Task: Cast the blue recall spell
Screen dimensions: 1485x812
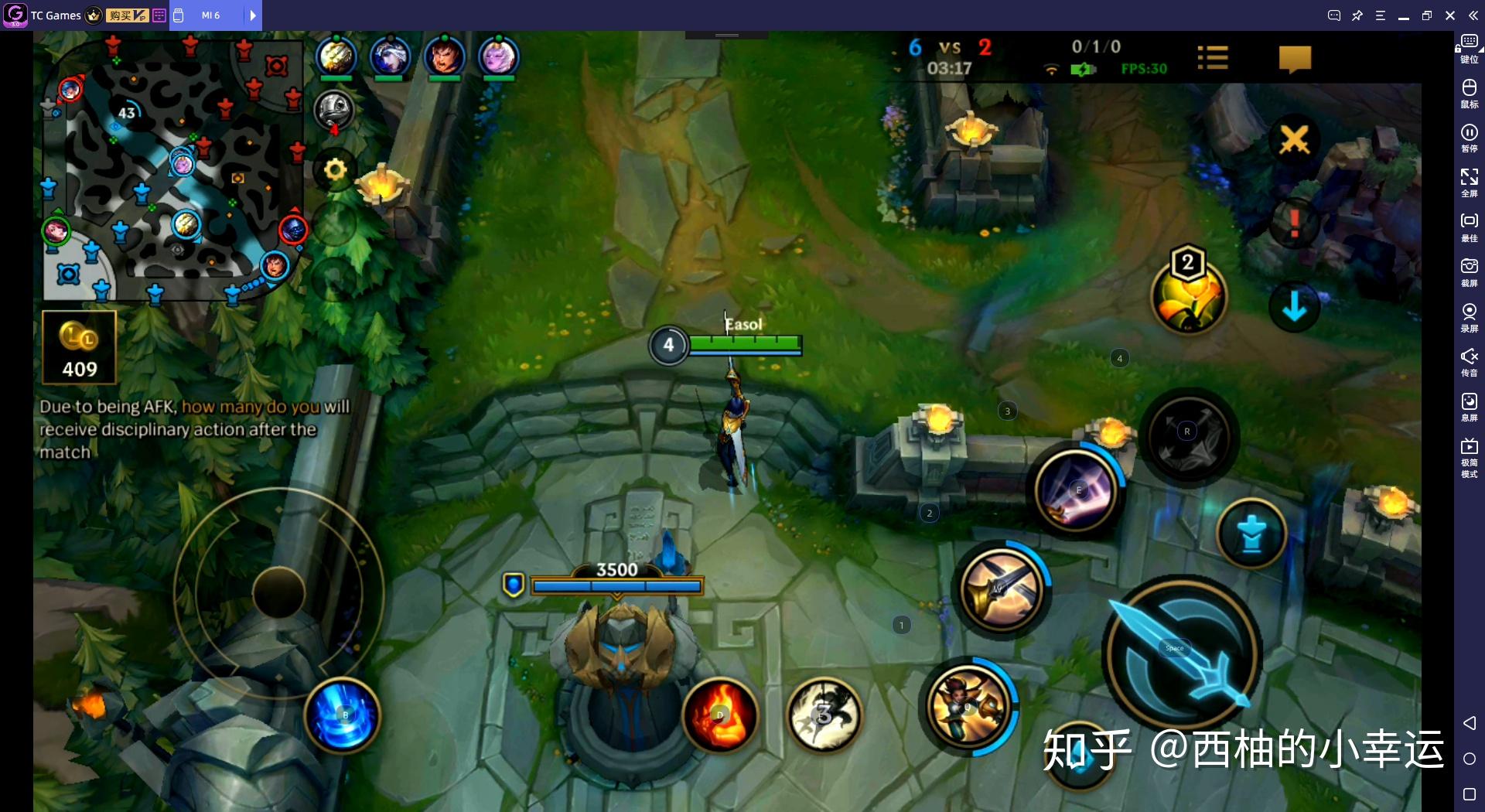Action: click(x=343, y=715)
